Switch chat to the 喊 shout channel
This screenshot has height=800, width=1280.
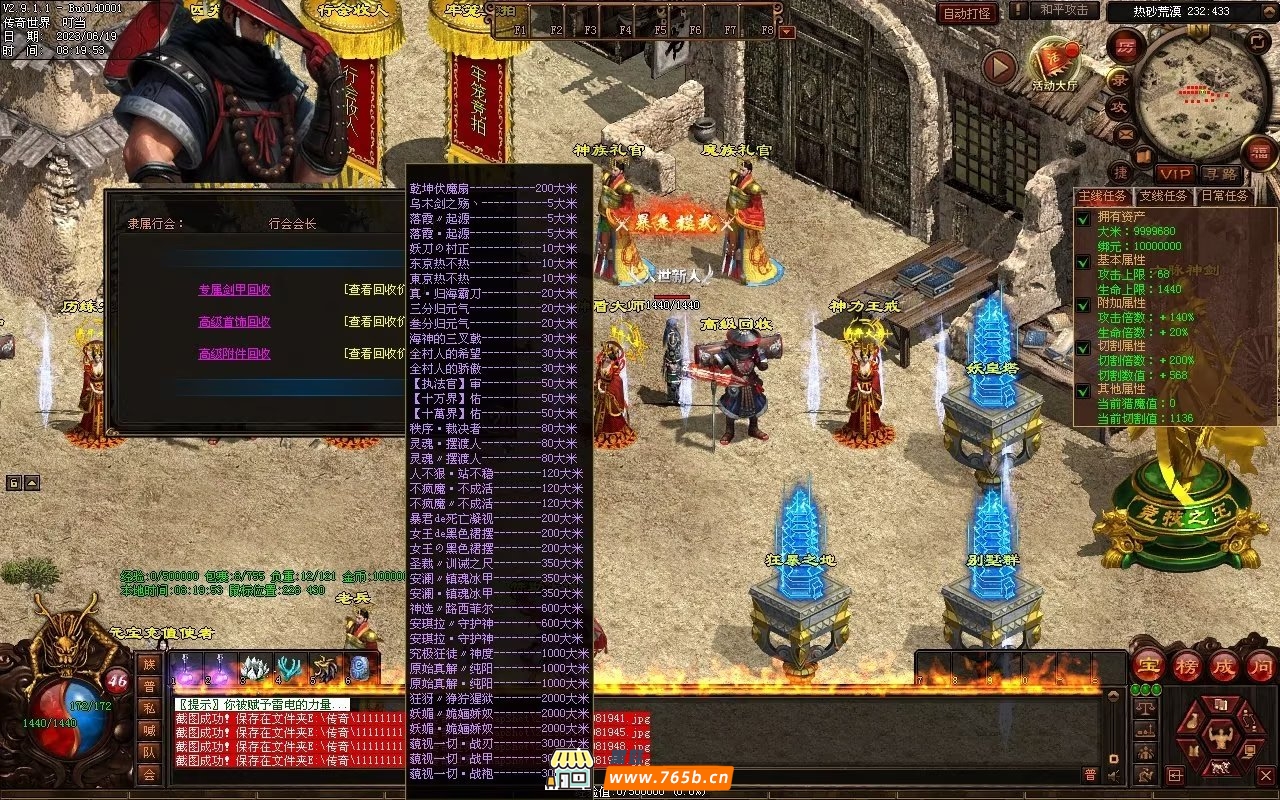[x=149, y=729]
